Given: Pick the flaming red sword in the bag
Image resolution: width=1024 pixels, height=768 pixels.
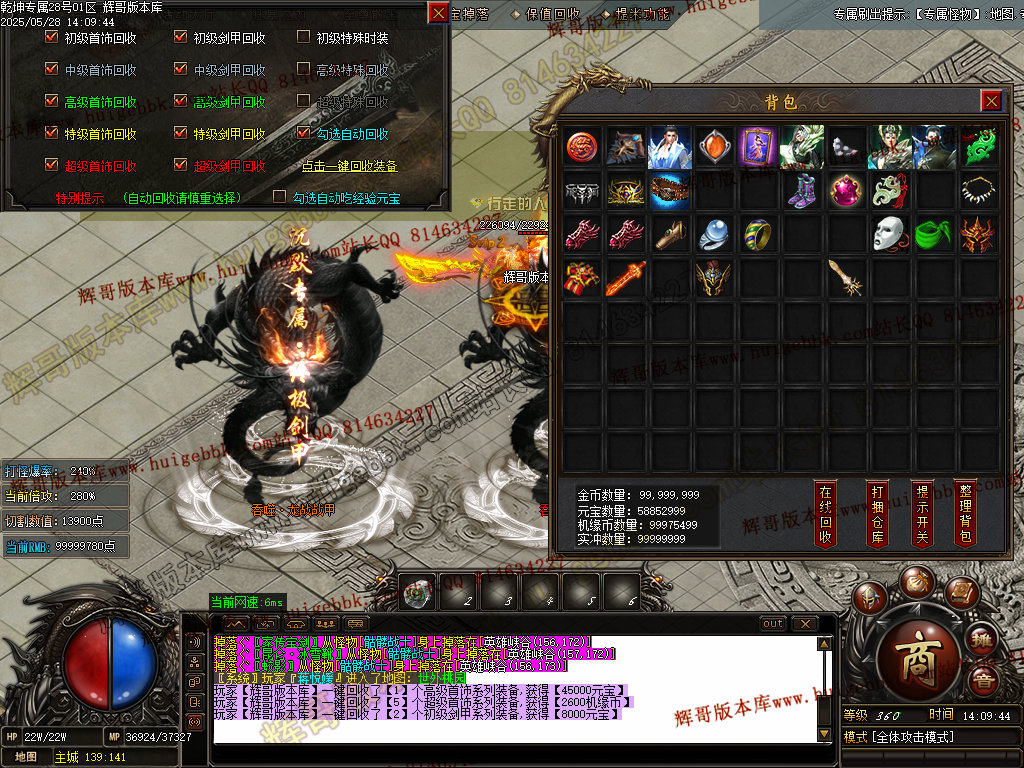Looking at the screenshot, I should coord(625,277).
